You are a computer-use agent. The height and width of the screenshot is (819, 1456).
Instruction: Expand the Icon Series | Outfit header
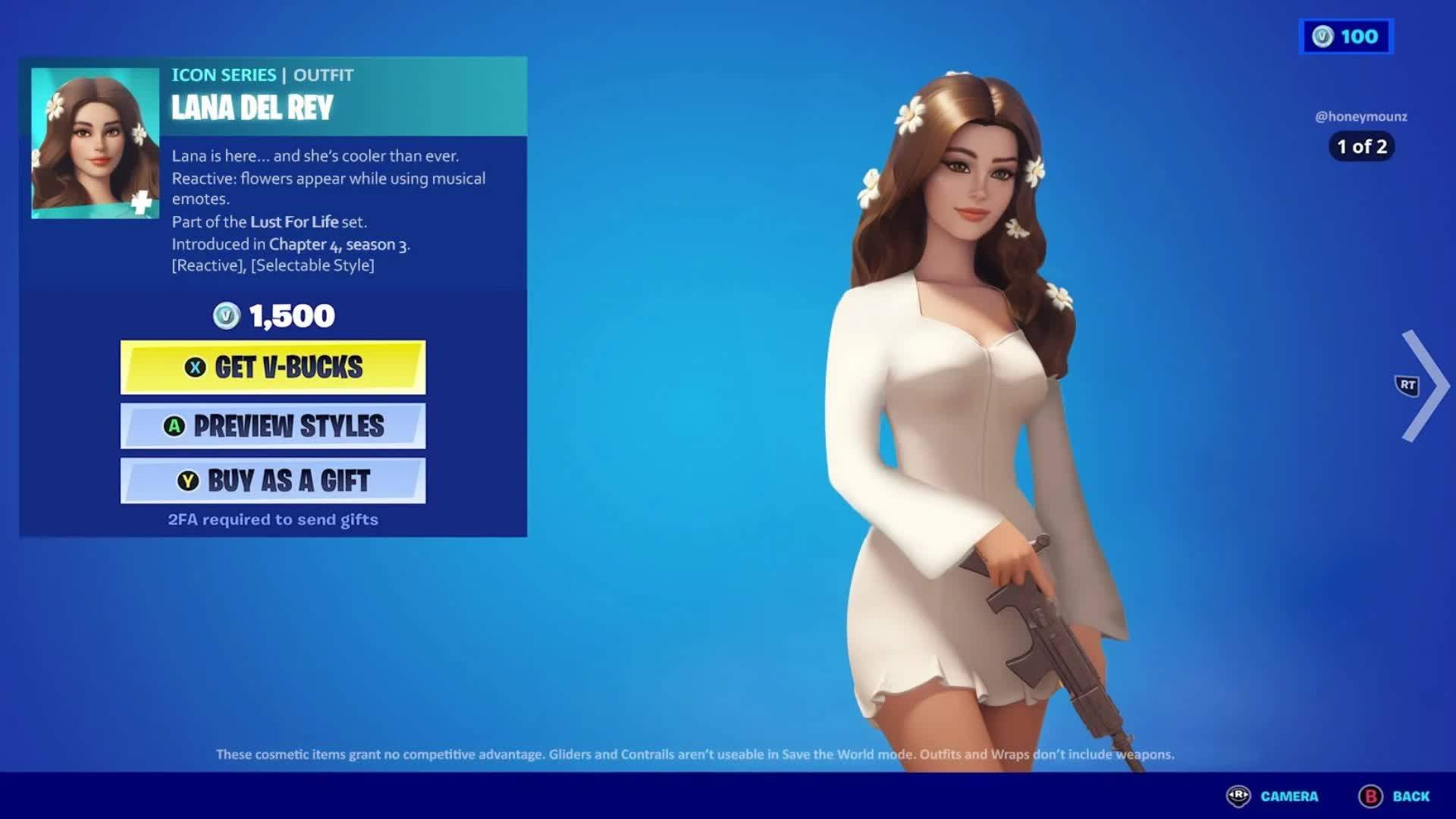click(x=262, y=75)
